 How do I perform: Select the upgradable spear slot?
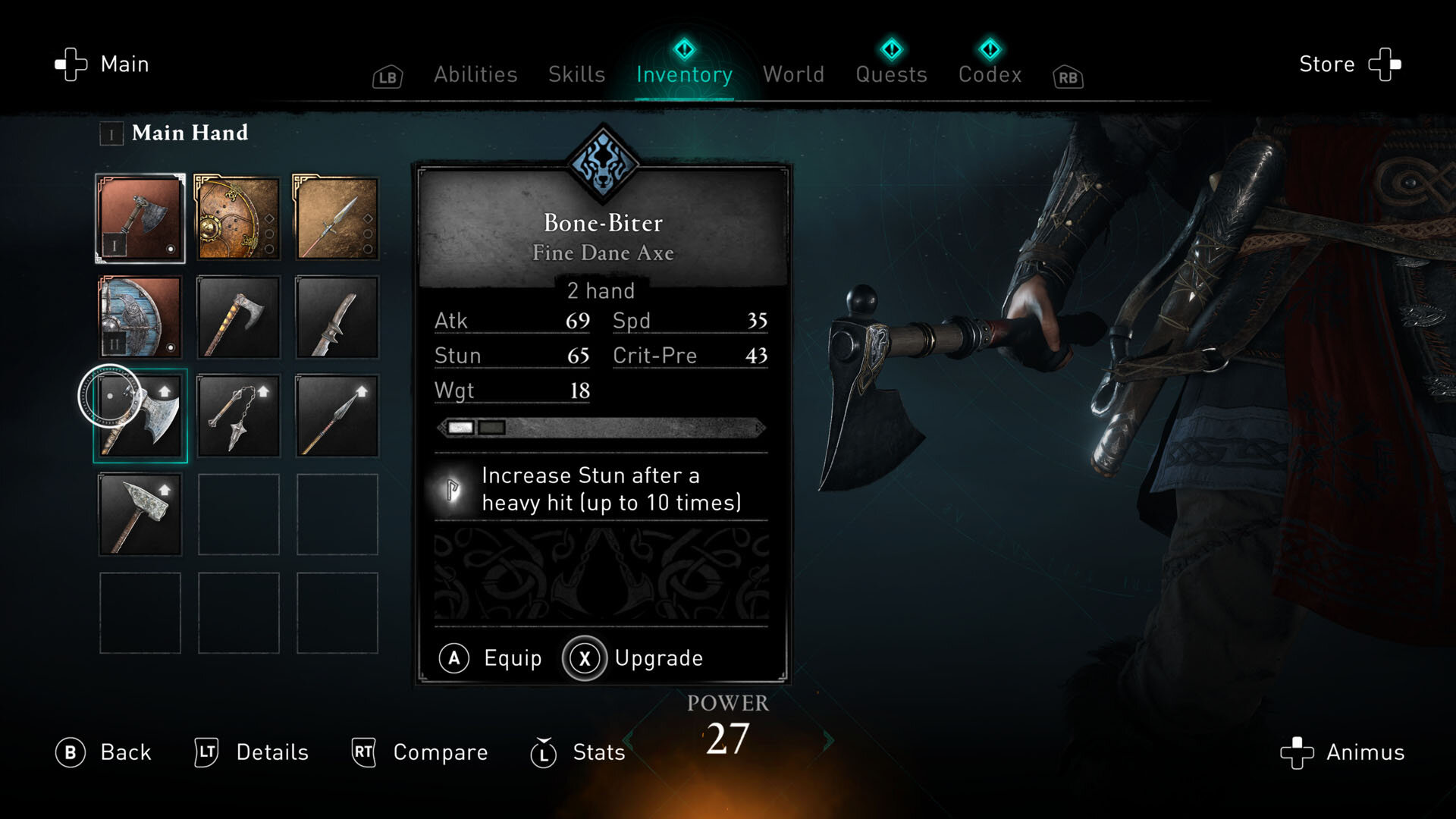point(337,416)
